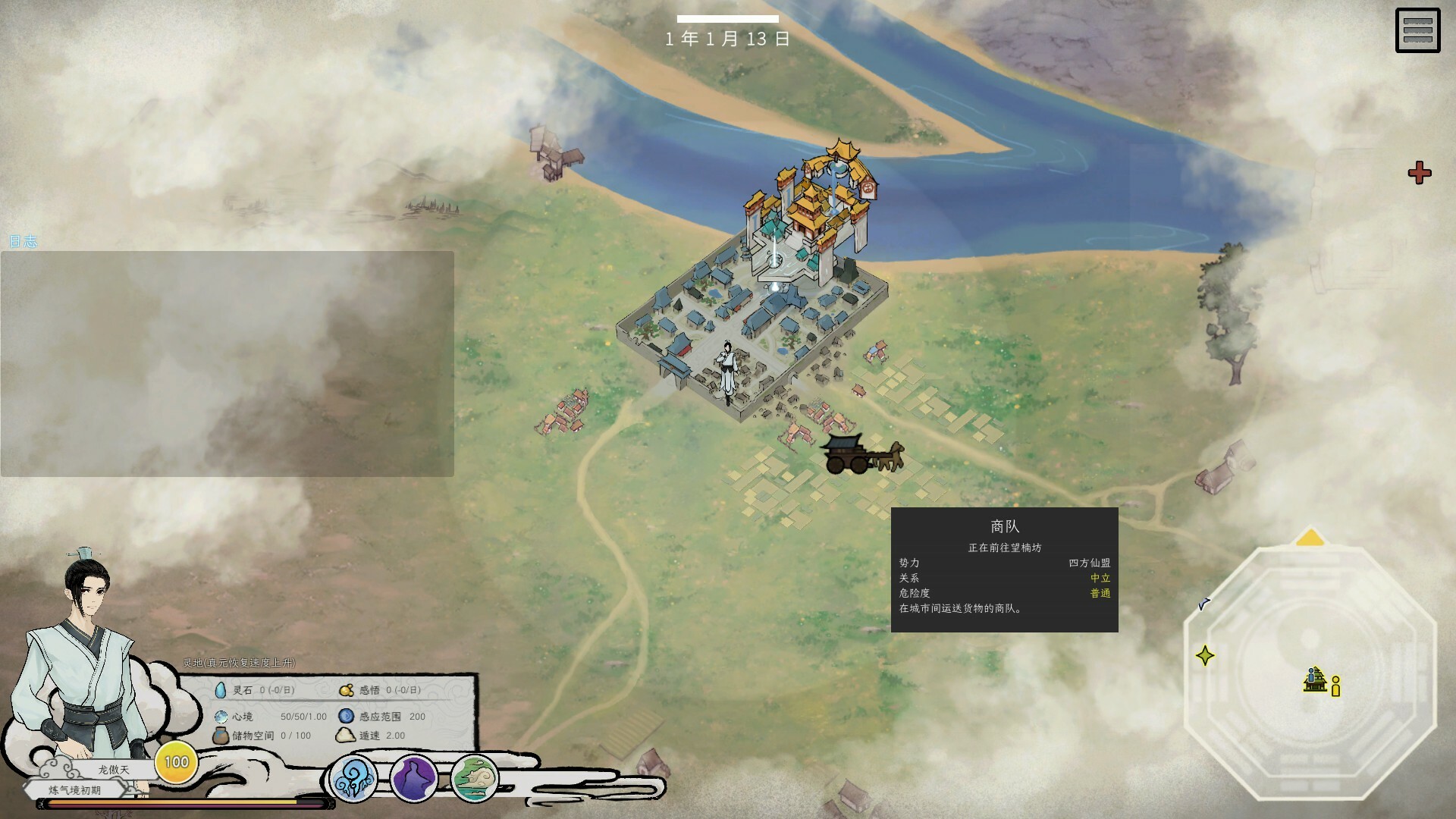Click the red plus icon on the right edge
This screenshot has height=819, width=1456.
1421,173
